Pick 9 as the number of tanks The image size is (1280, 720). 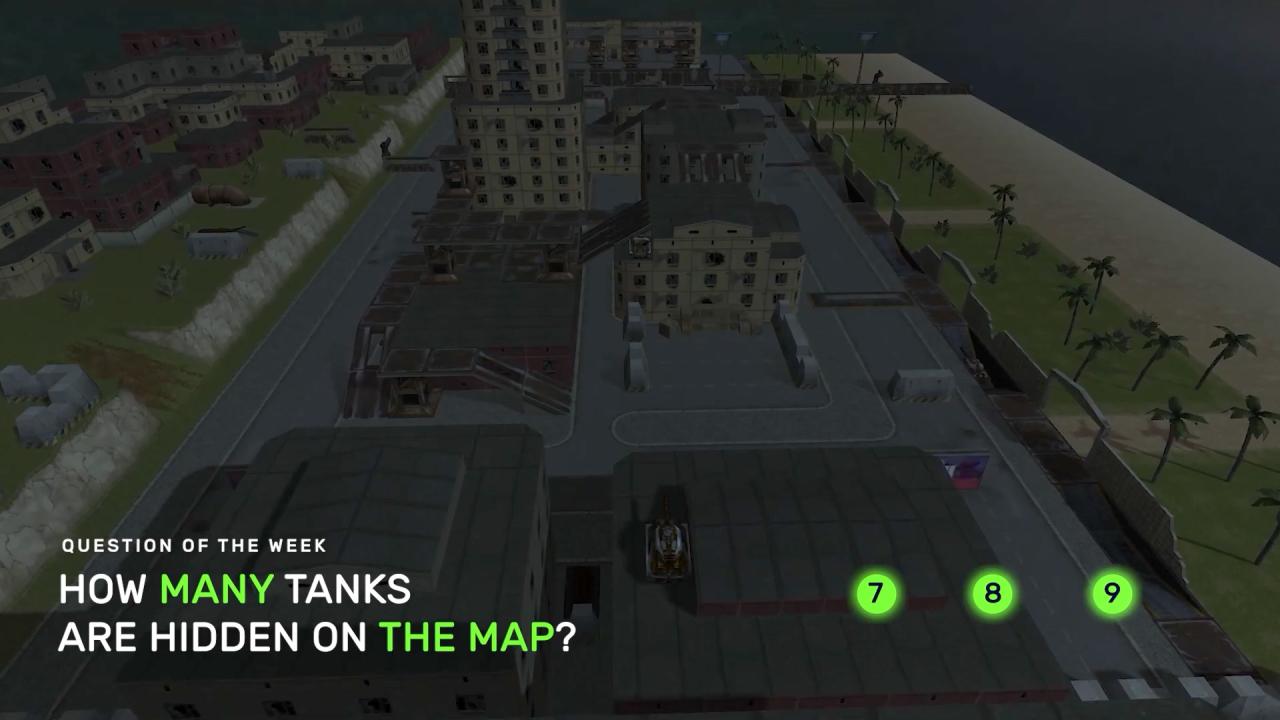click(1111, 594)
